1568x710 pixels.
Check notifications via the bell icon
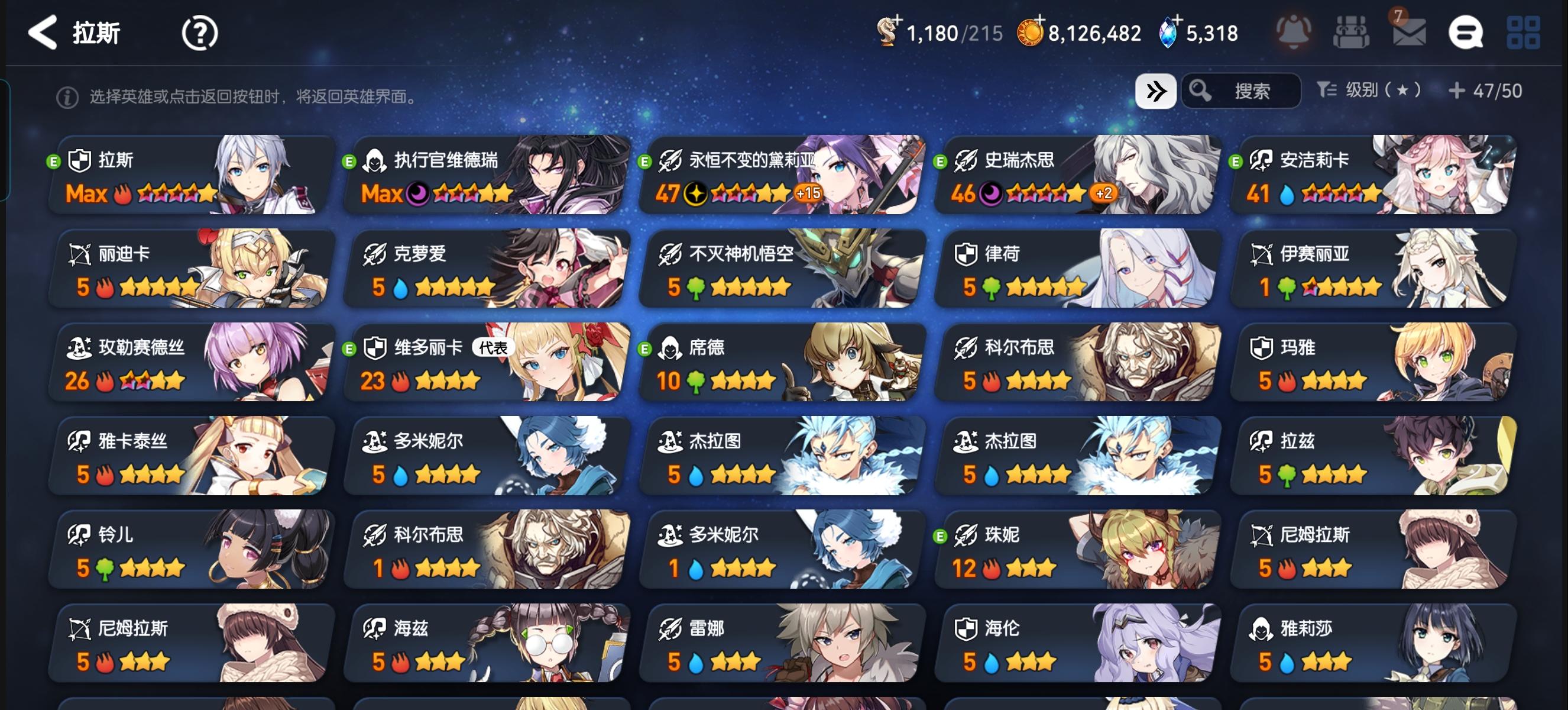1294,32
